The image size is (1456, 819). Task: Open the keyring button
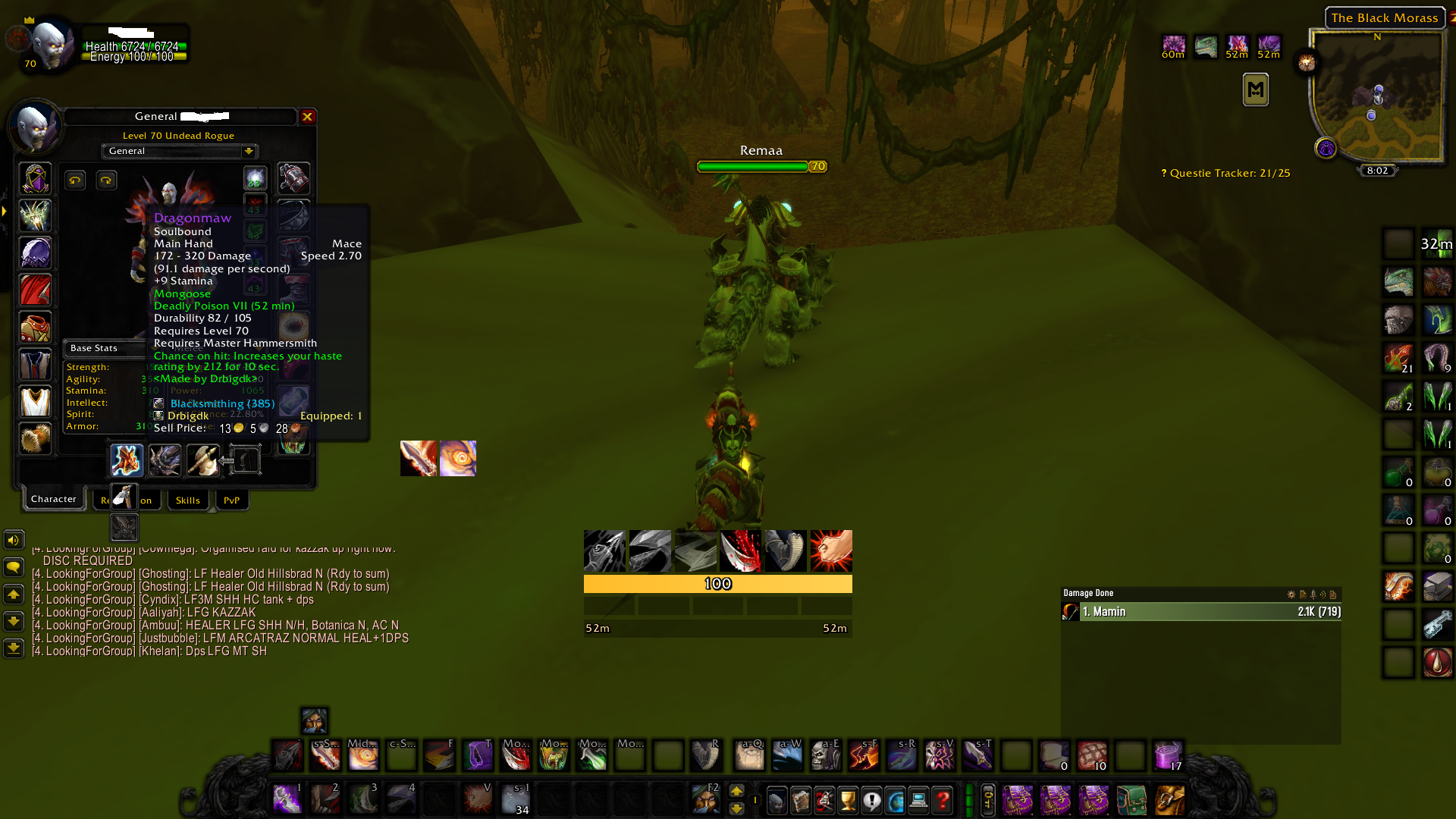pyautogui.click(x=988, y=800)
